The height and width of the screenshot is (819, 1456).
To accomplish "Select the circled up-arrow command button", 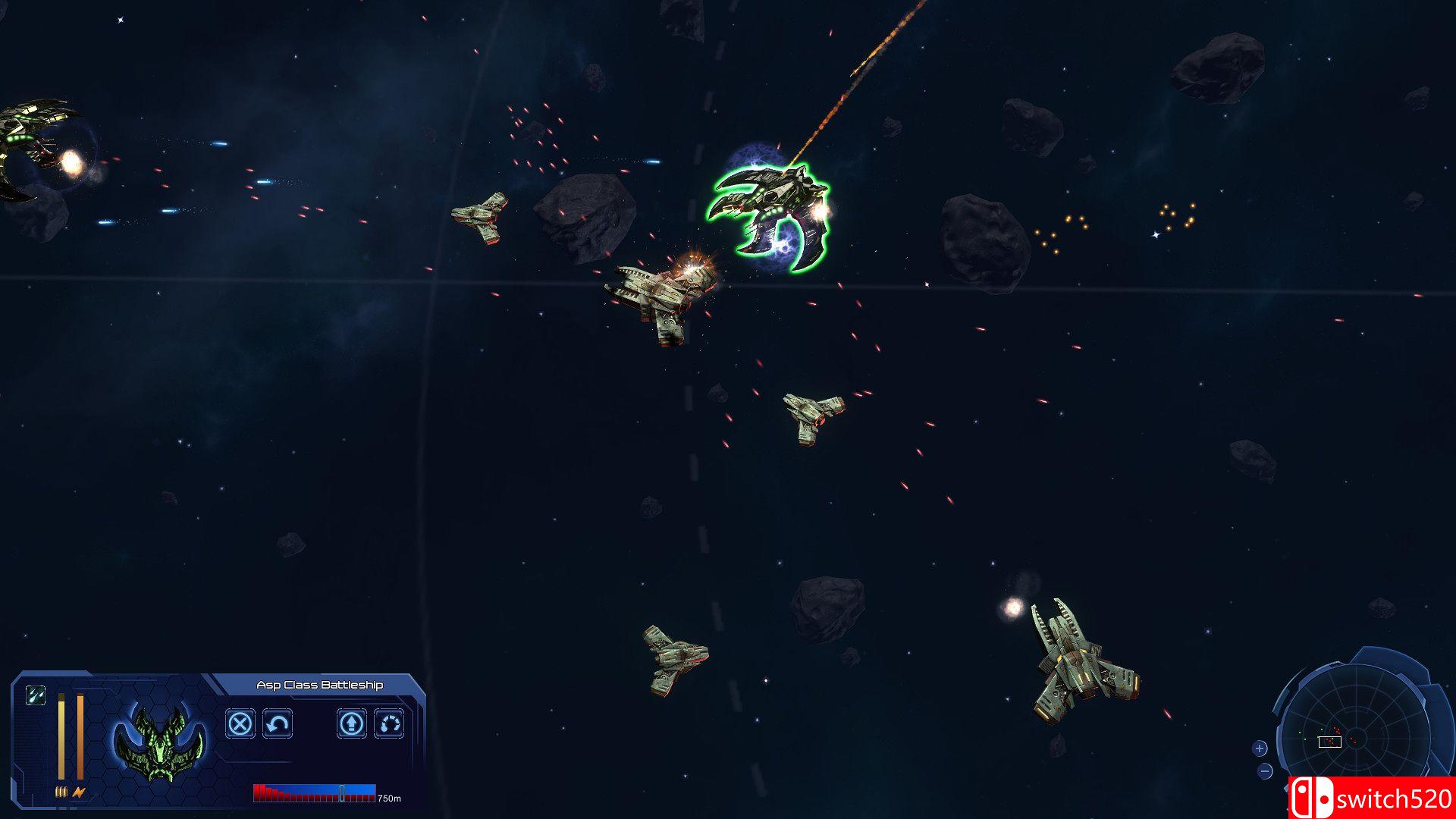I will pos(351,723).
